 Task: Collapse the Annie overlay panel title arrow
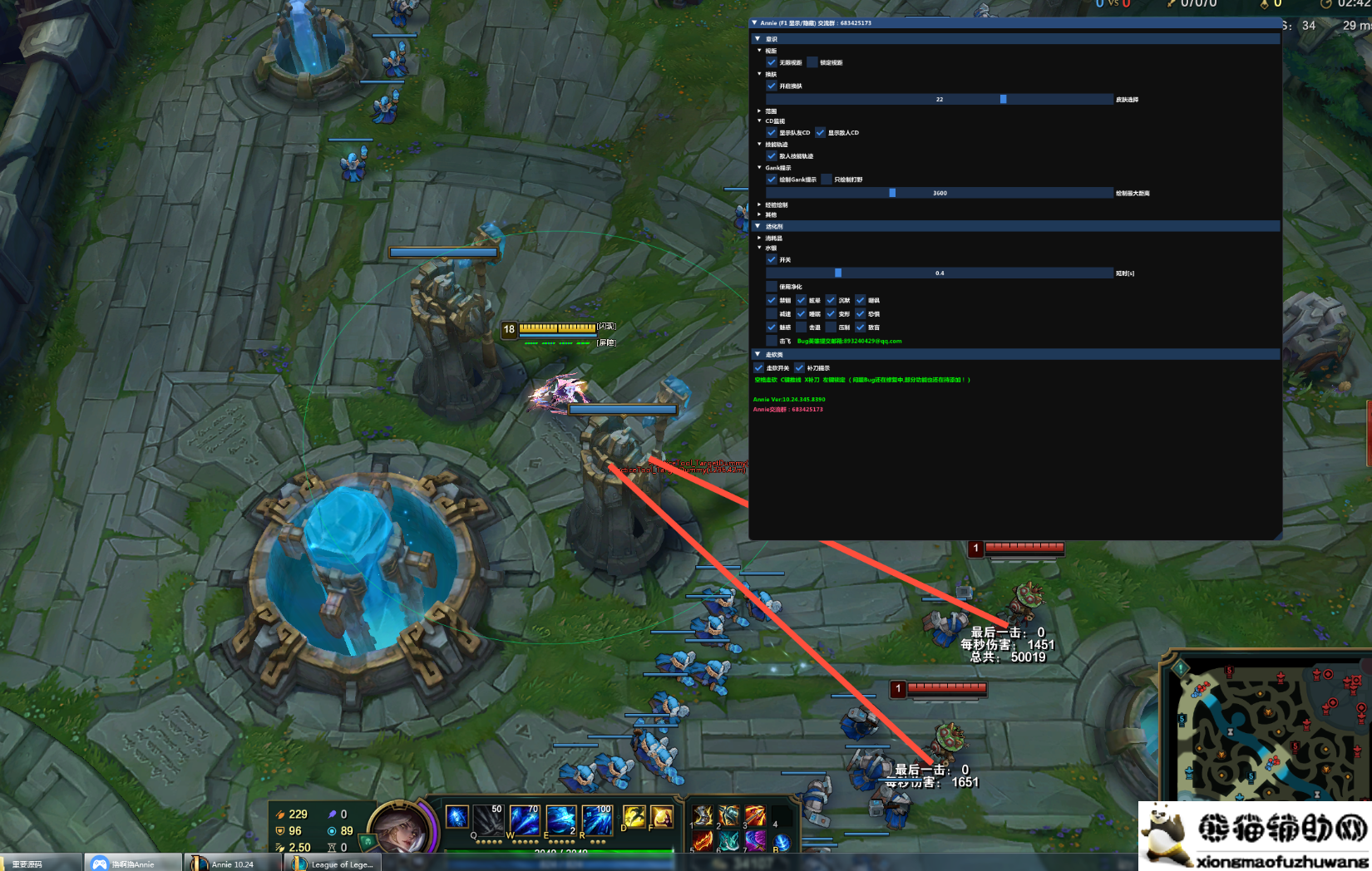pyautogui.click(x=754, y=23)
